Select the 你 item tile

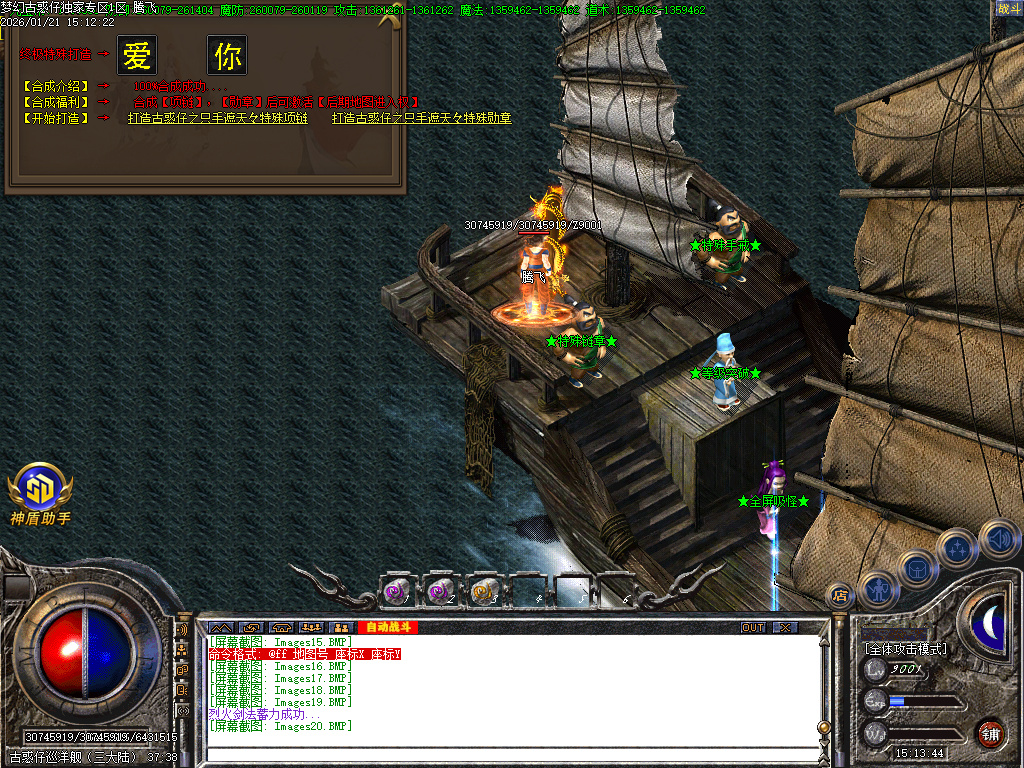click(227, 56)
